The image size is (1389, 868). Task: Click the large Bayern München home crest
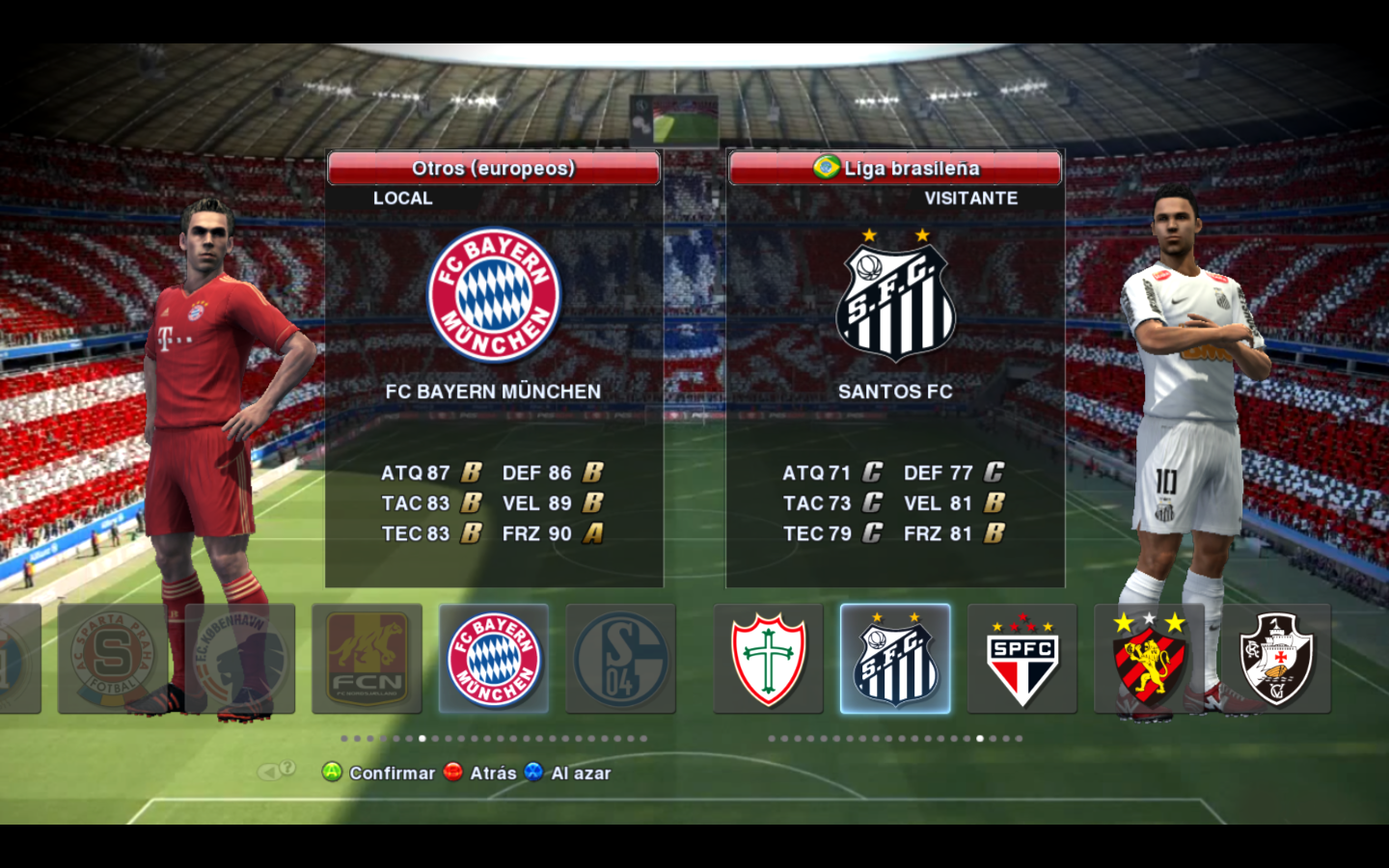(x=494, y=295)
